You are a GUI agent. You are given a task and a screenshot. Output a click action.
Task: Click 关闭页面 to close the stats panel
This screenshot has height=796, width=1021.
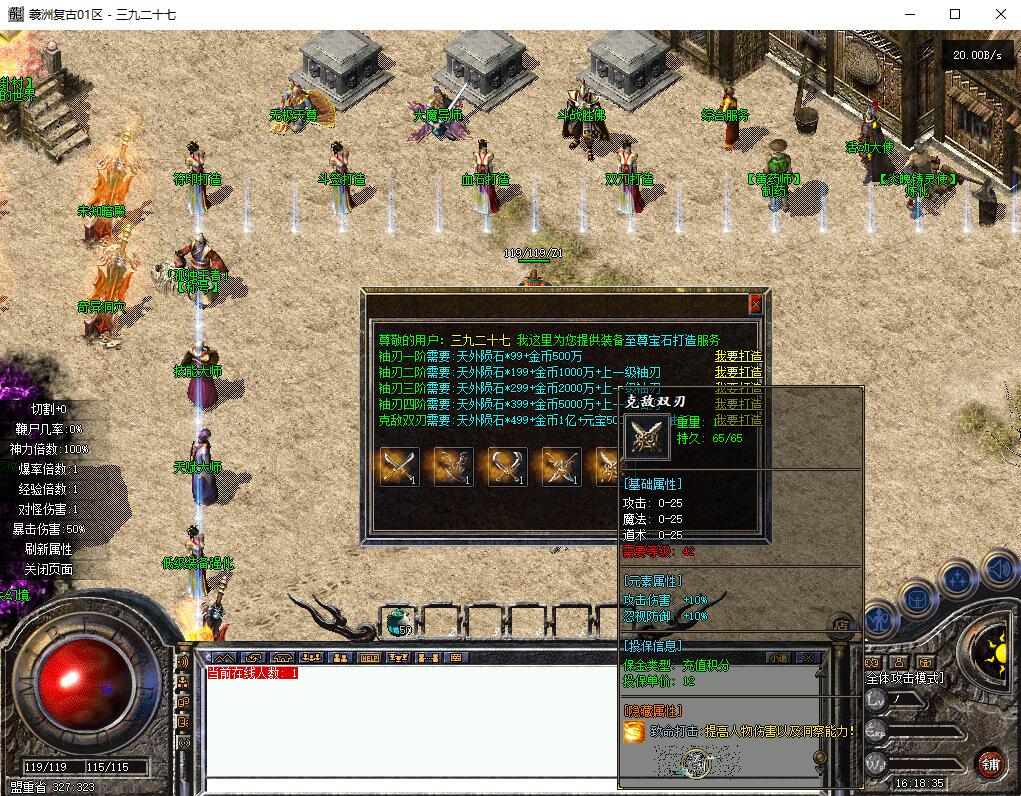pyautogui.click(x=49, y=569)
